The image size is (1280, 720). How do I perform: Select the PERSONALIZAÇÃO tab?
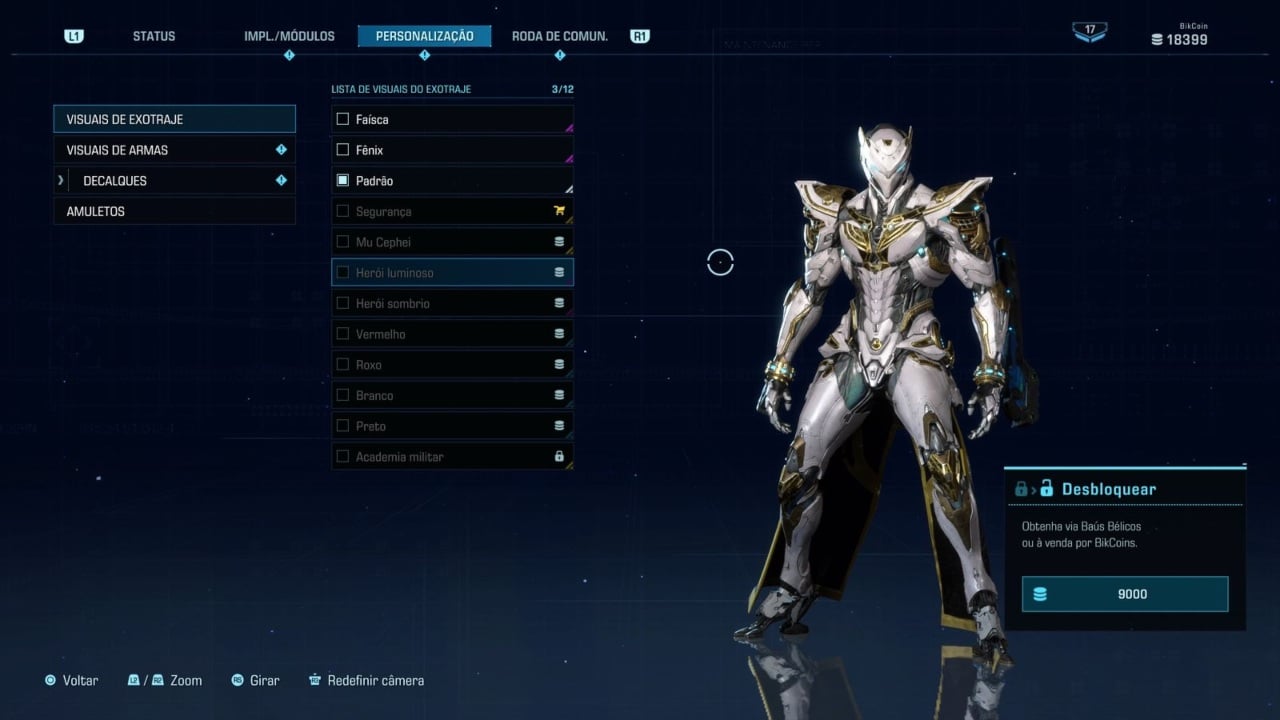pyautogui.click(x=424, y=36)
